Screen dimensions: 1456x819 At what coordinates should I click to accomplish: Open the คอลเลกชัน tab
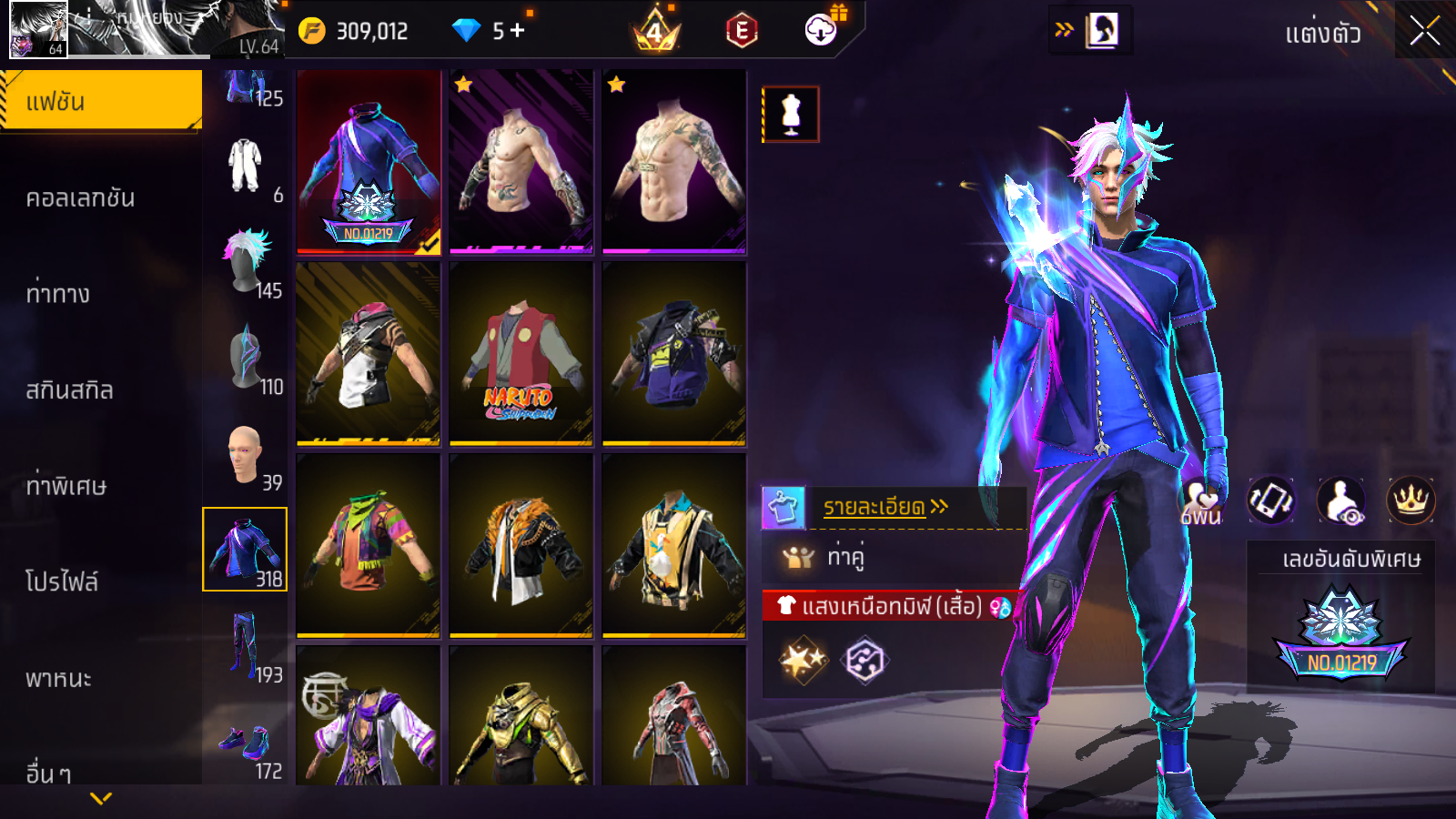pos(80,197)
